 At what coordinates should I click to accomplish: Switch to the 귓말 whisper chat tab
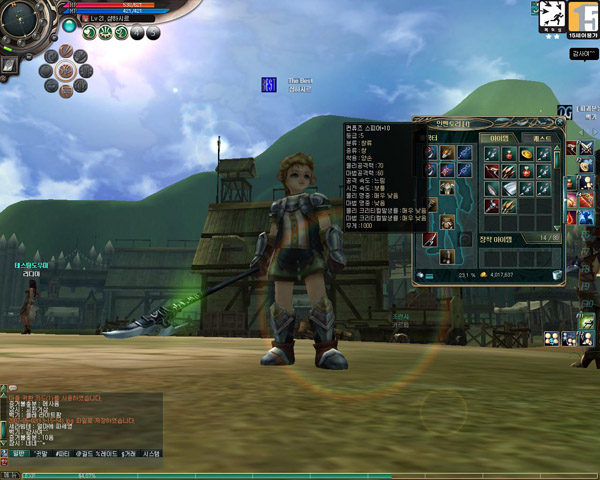pyautogui.click(x=42, y=453)
